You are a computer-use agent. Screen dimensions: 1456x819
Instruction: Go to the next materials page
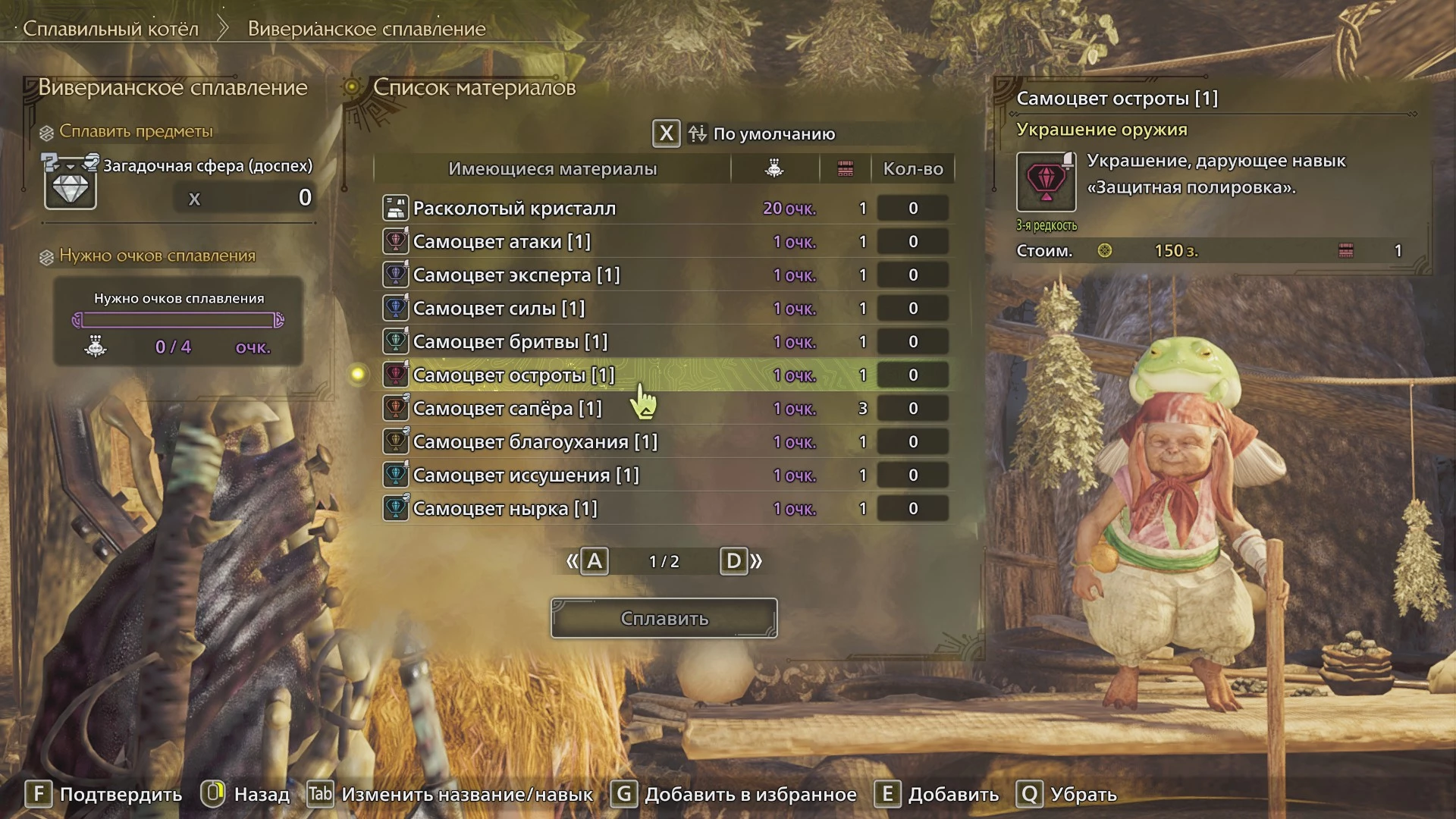tap(734, 561)
